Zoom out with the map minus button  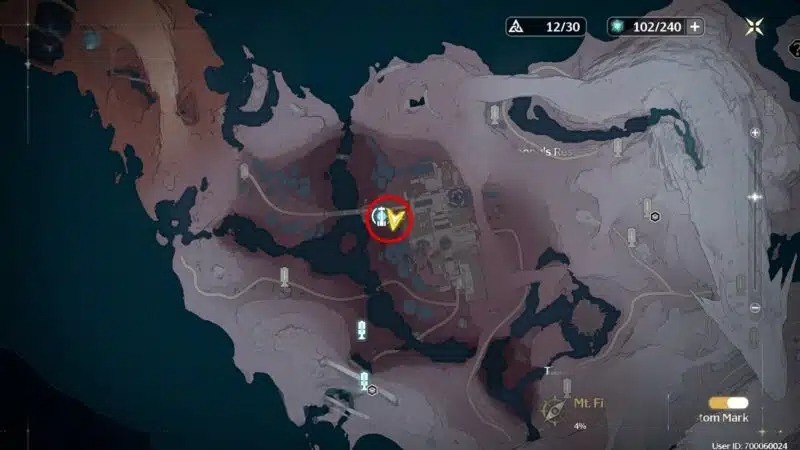[x=755, y=307]
